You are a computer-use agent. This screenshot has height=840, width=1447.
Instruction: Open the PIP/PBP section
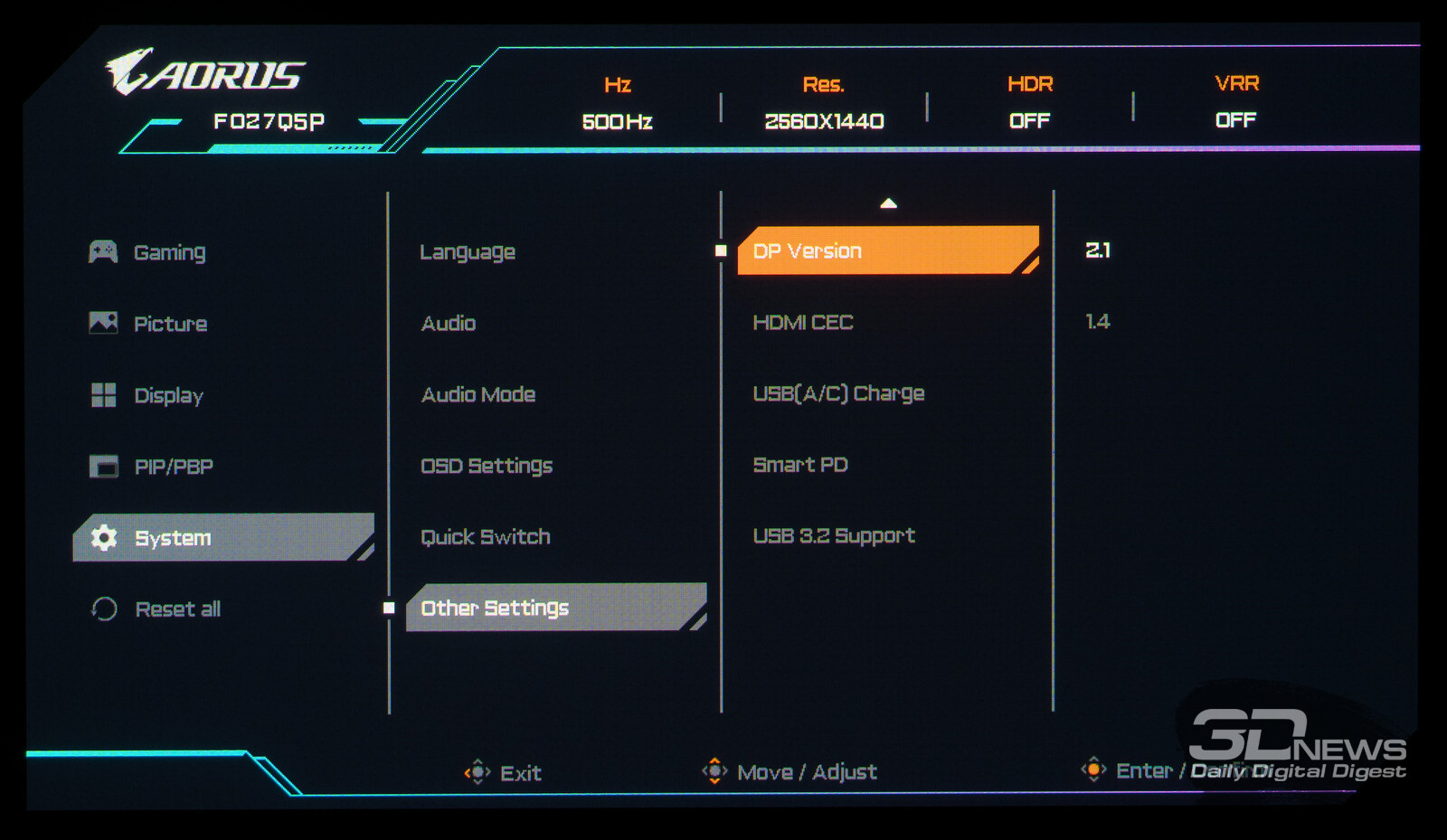pos(173,467)
